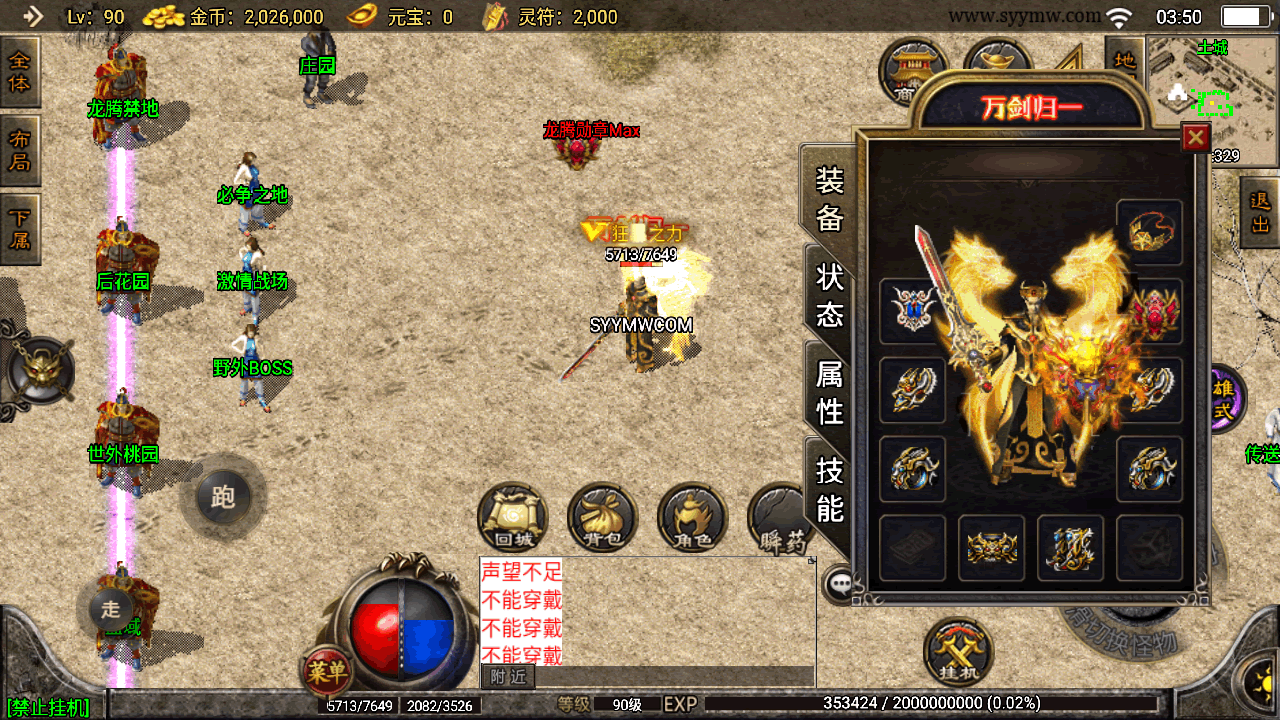Show the 技能 skills tab
This screenshot has width=1280, height=720.
coord(830,488)
